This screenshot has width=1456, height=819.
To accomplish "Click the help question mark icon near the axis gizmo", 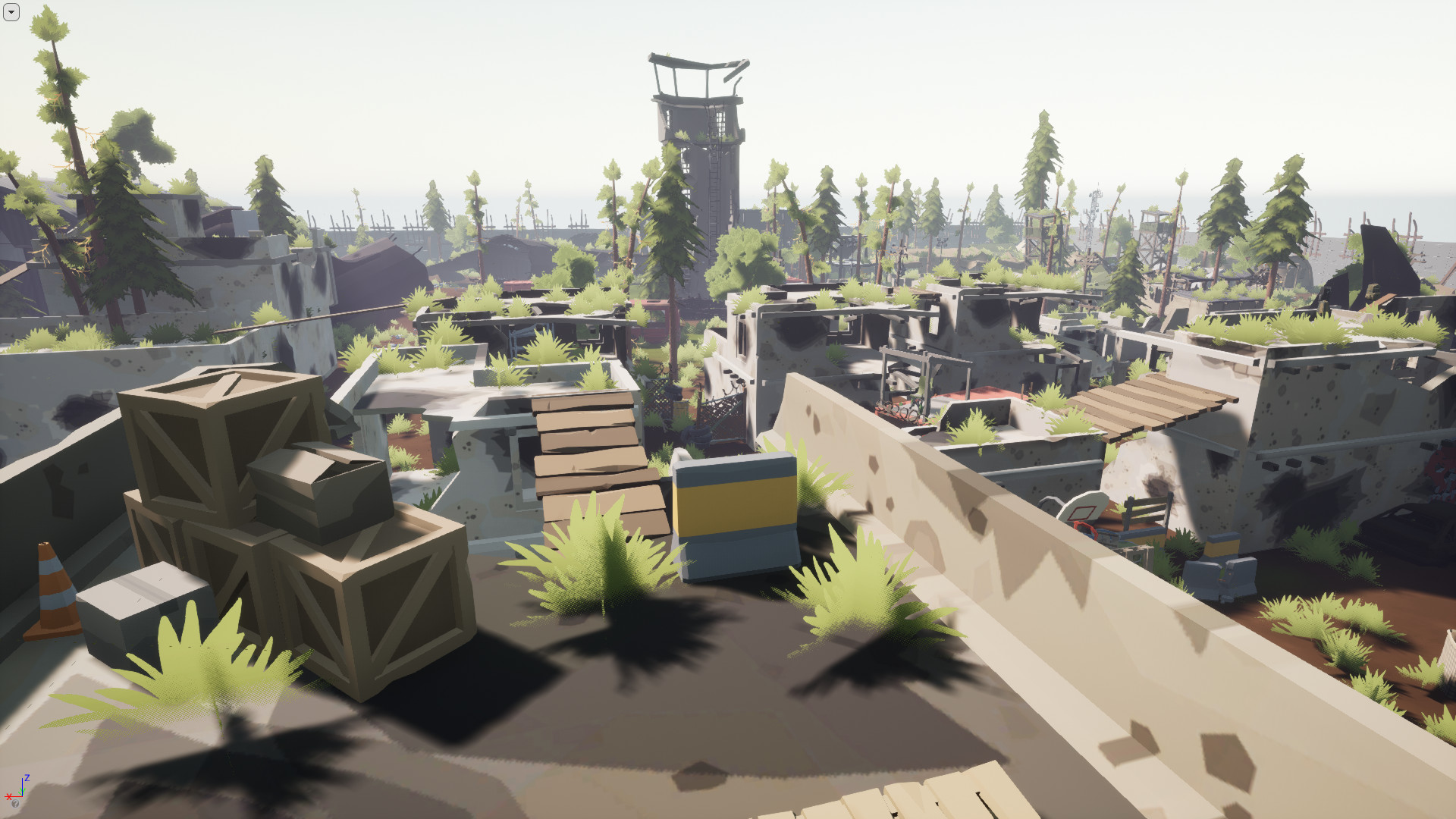I will 15,804.
